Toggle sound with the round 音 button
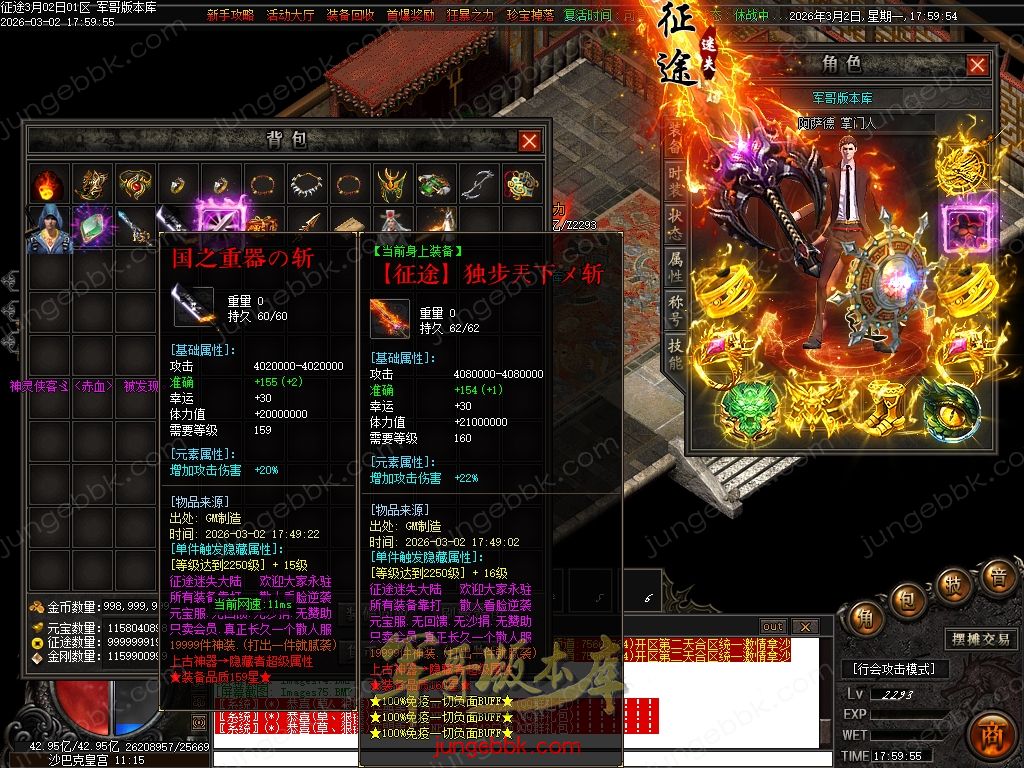Image resolution: width=1024 pixels, height=768 pixels. point(997,577)
